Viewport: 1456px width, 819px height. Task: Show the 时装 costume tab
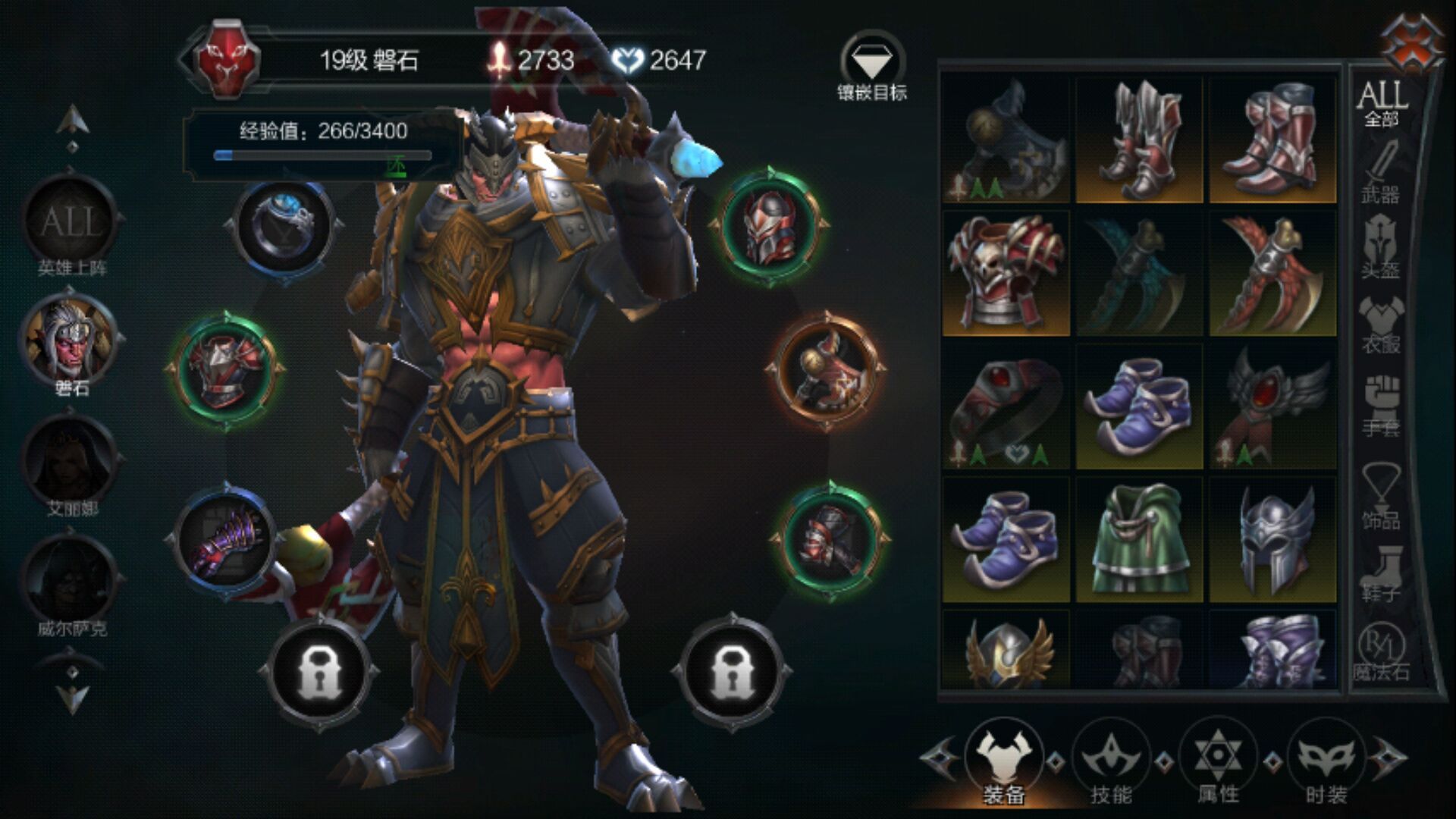click(x=1326, y=762)
